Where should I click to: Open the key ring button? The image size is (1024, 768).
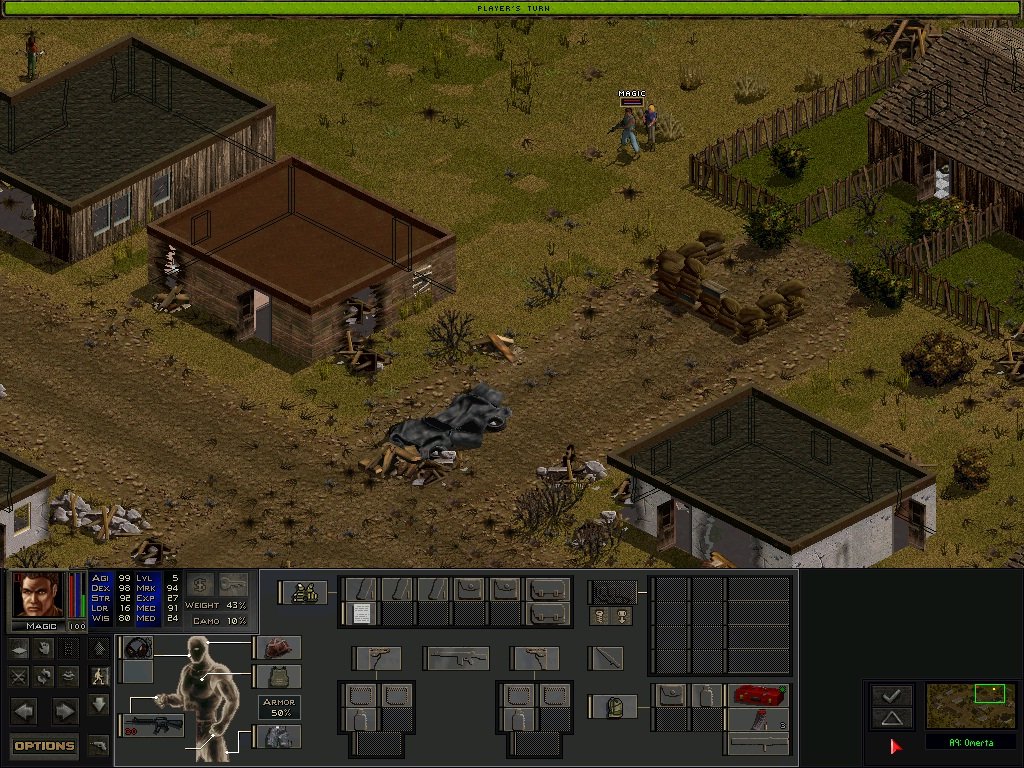point(233,585)
